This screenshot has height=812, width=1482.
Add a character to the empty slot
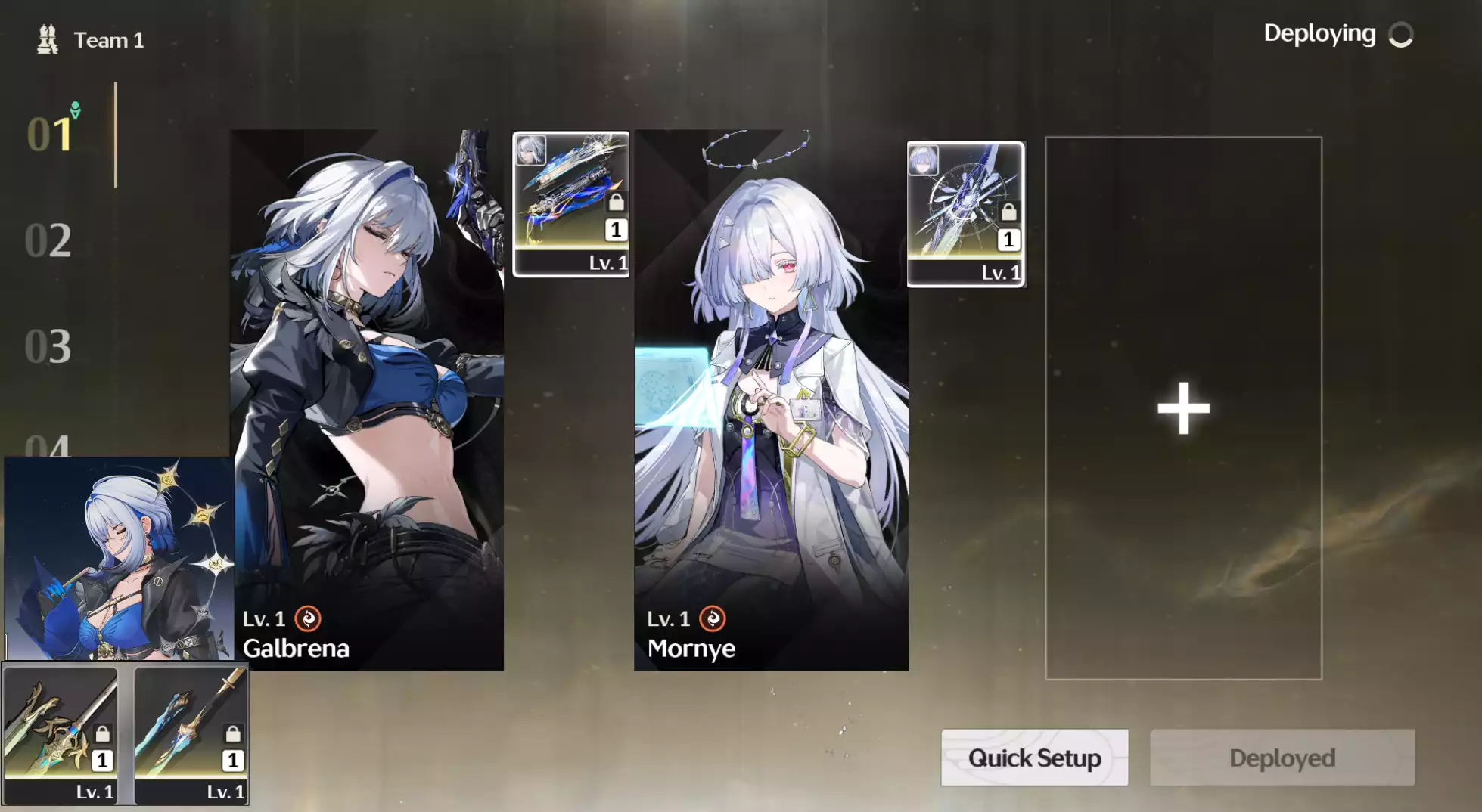click(1183, 408)
